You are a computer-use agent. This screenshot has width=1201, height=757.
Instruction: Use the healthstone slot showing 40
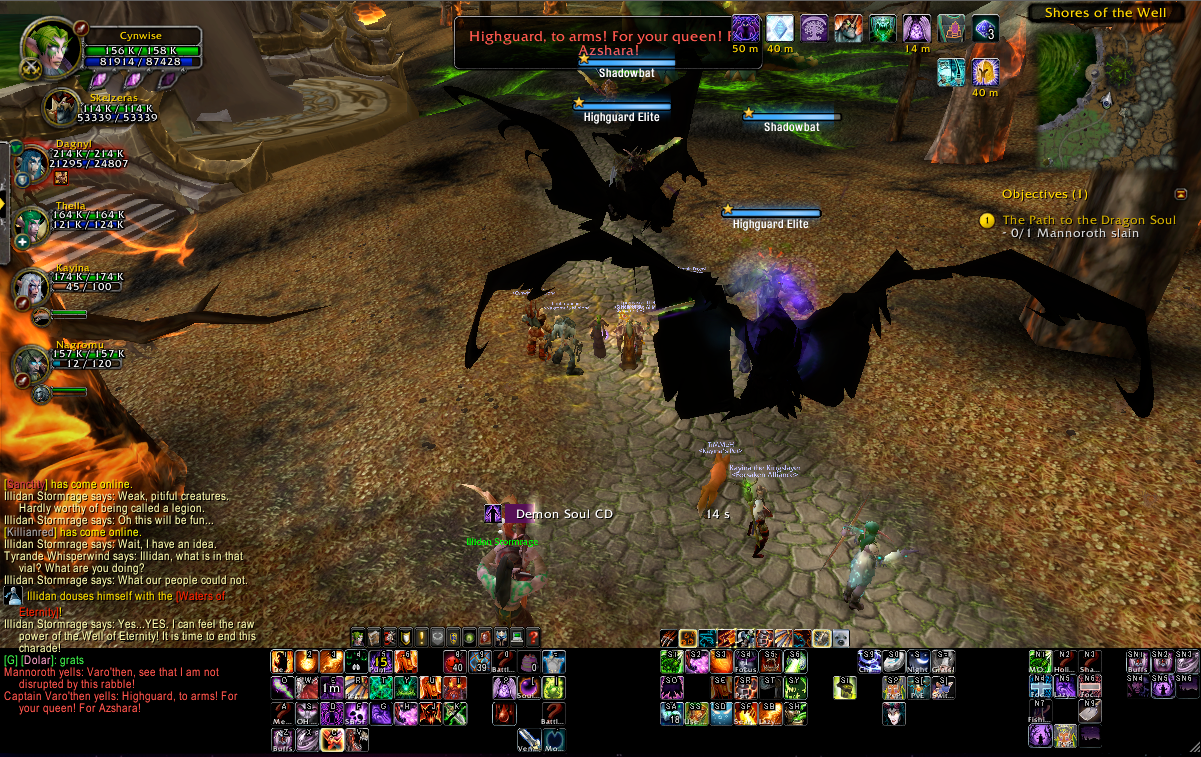coord(457,662)
